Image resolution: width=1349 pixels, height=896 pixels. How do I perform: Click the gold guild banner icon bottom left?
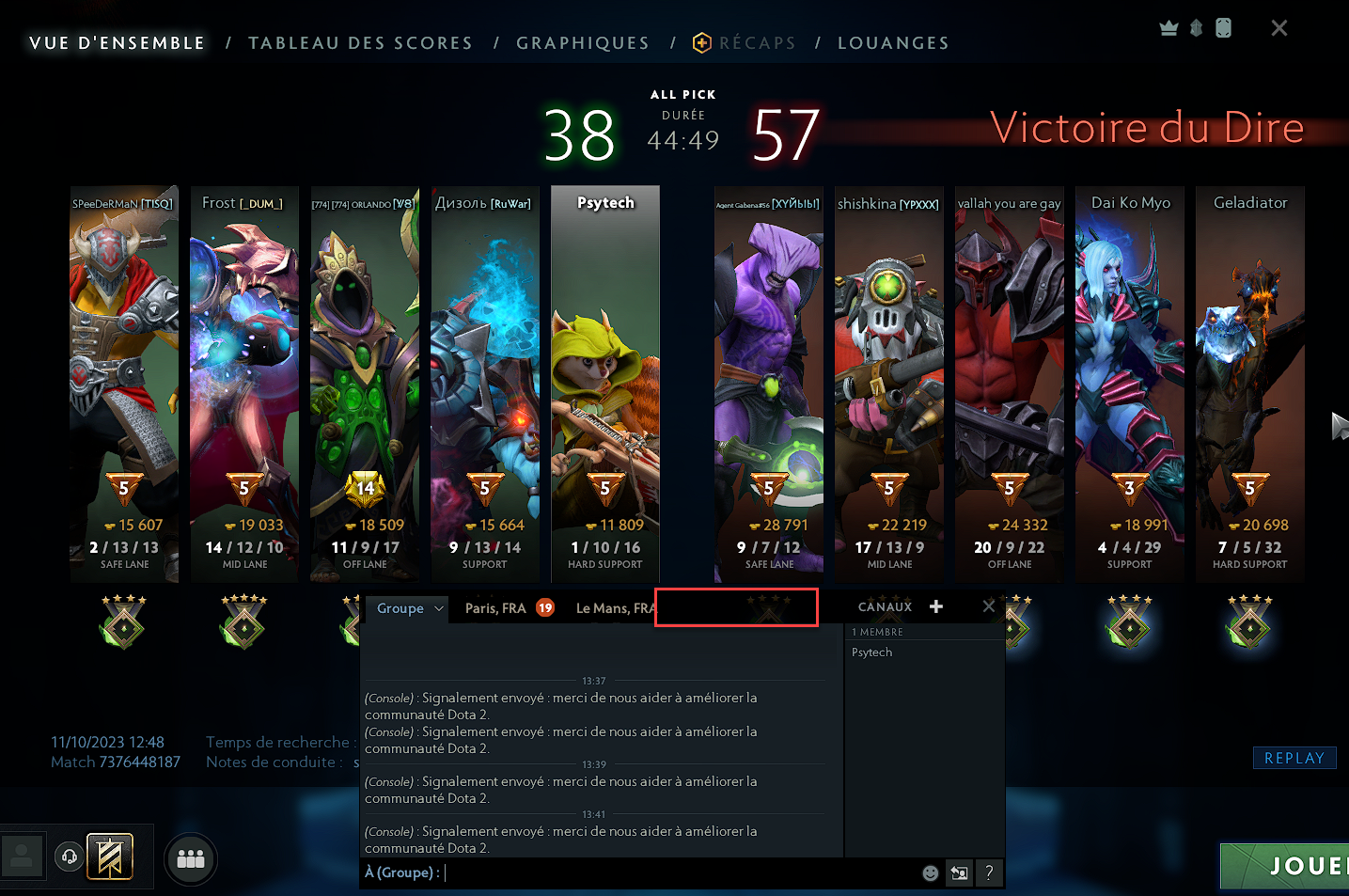point(110,856)
